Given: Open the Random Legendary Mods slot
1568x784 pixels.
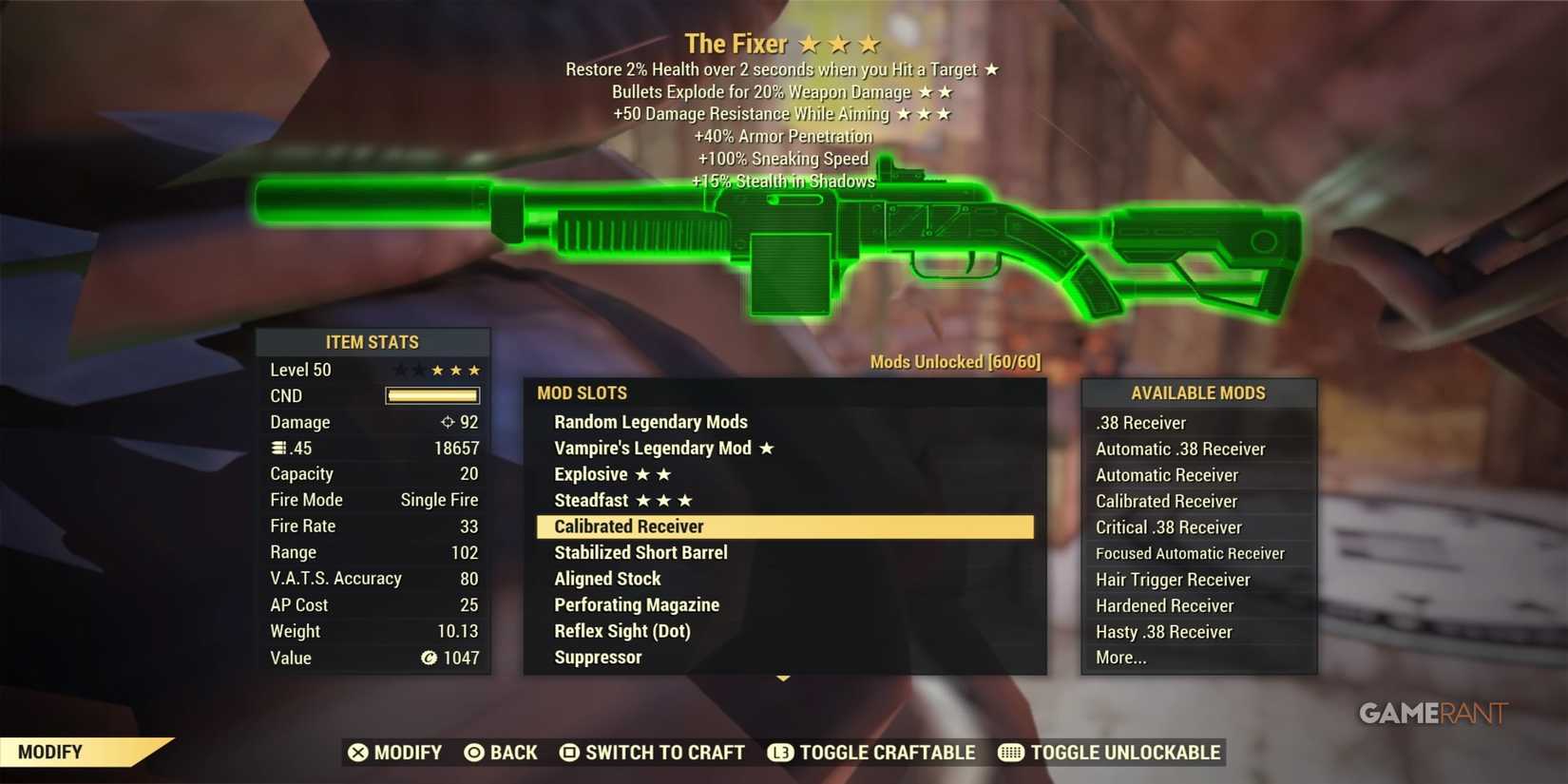Looking at the screenshot, I should 650,421.
